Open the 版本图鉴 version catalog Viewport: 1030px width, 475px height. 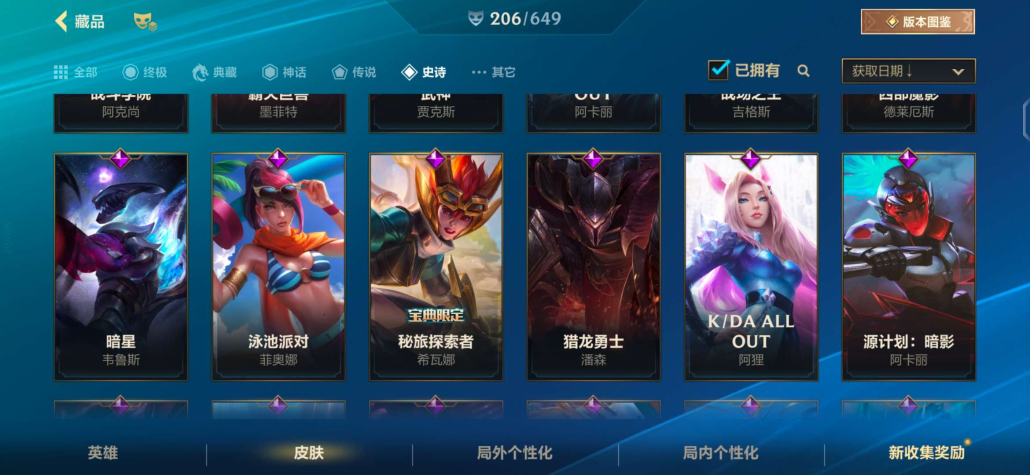917,21
